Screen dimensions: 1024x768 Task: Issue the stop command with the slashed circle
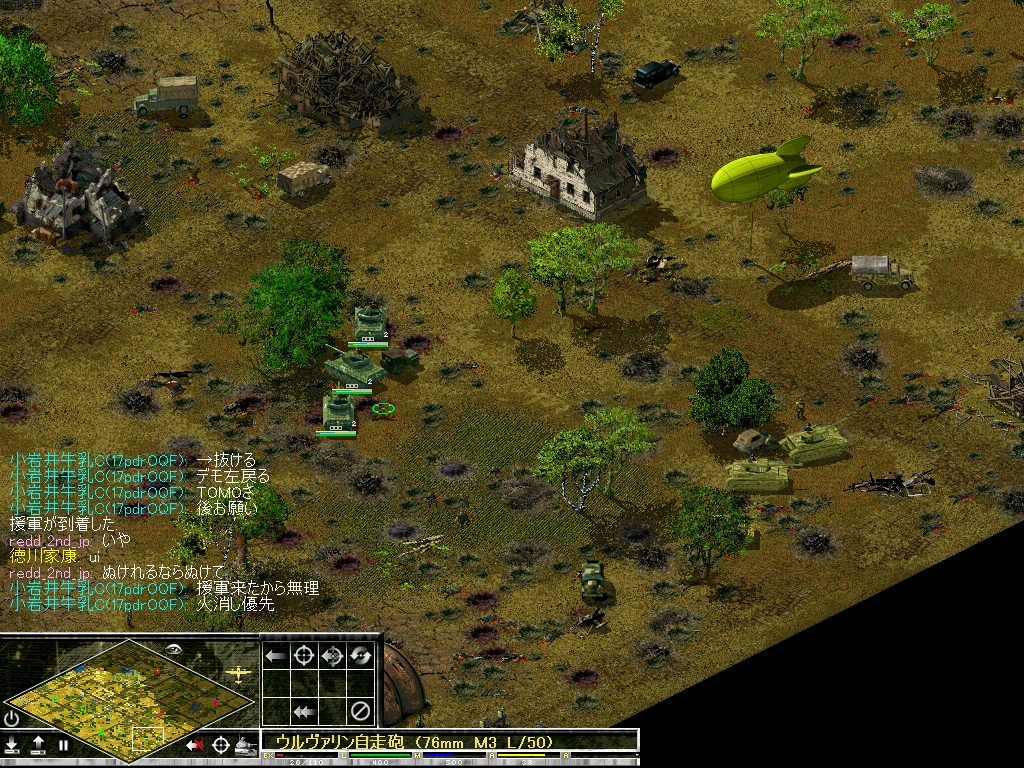[360, 712]
